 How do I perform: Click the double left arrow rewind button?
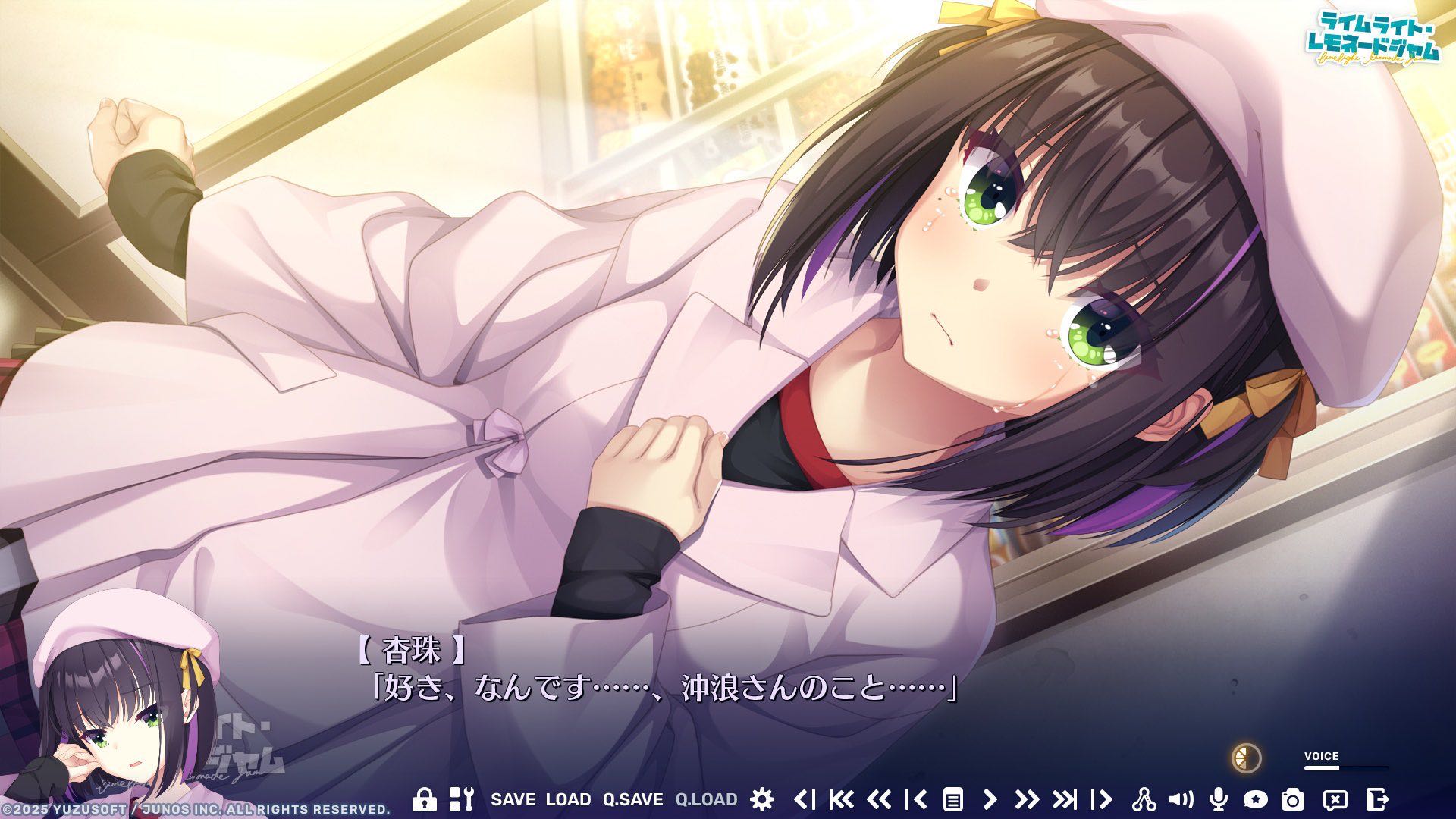pos(878,799)
